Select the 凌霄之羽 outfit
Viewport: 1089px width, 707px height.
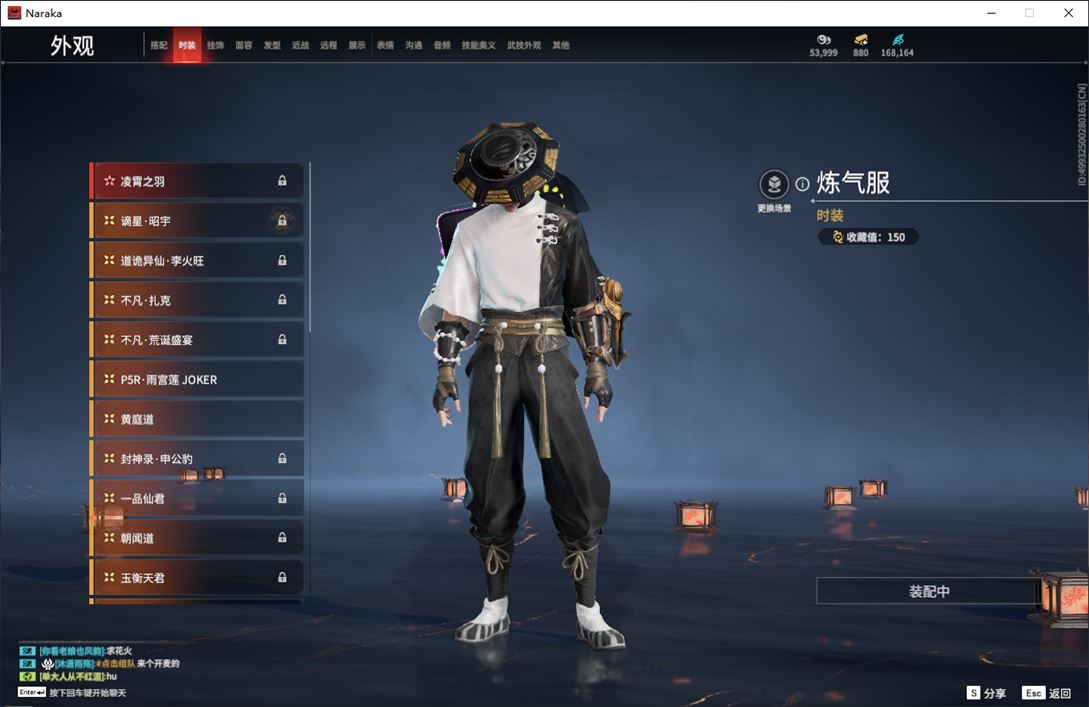pyautogui.click(x=197, y=181)
